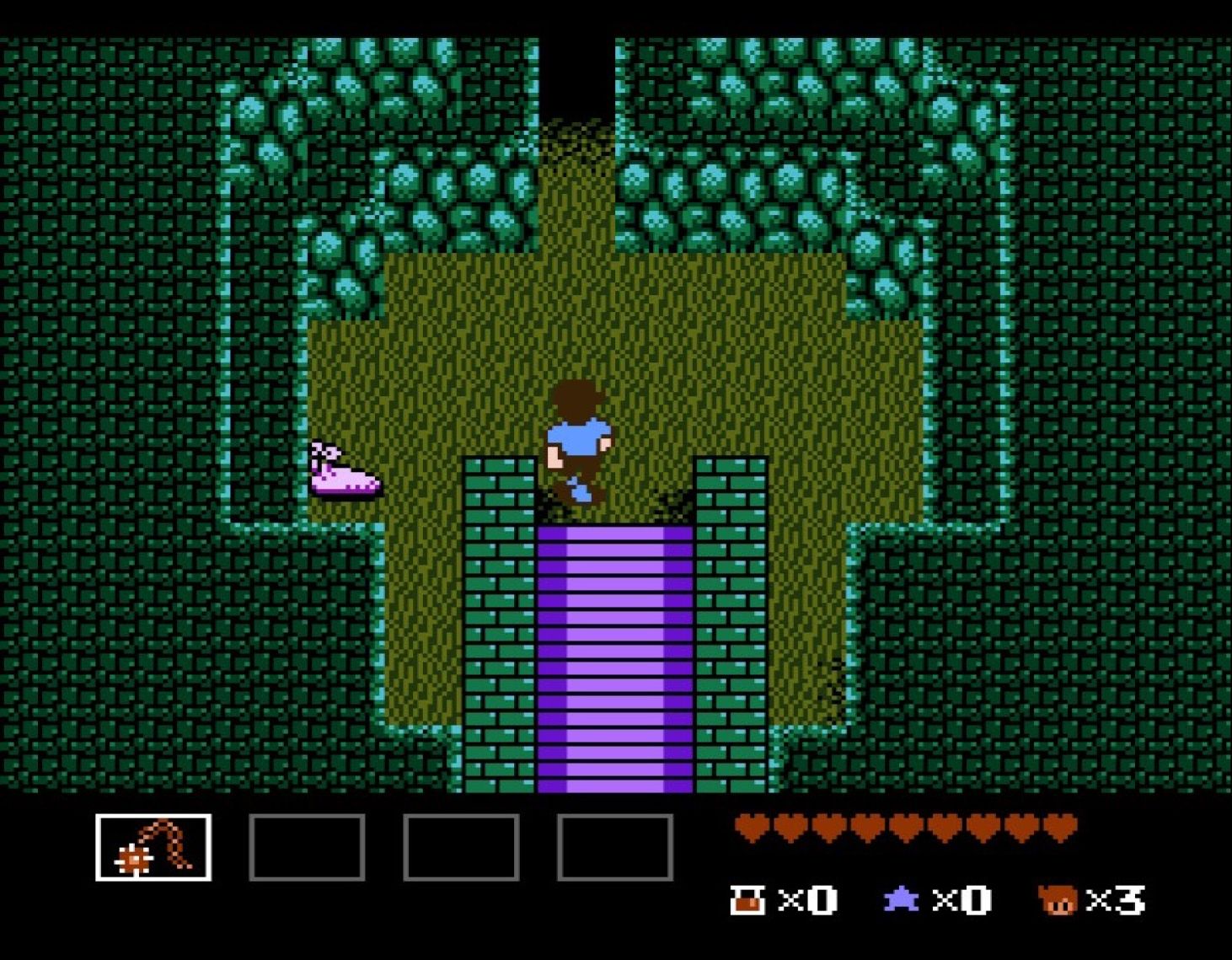1232x960 pixels.
Task: Click the treasure chest counter icon
Action: 748,900
